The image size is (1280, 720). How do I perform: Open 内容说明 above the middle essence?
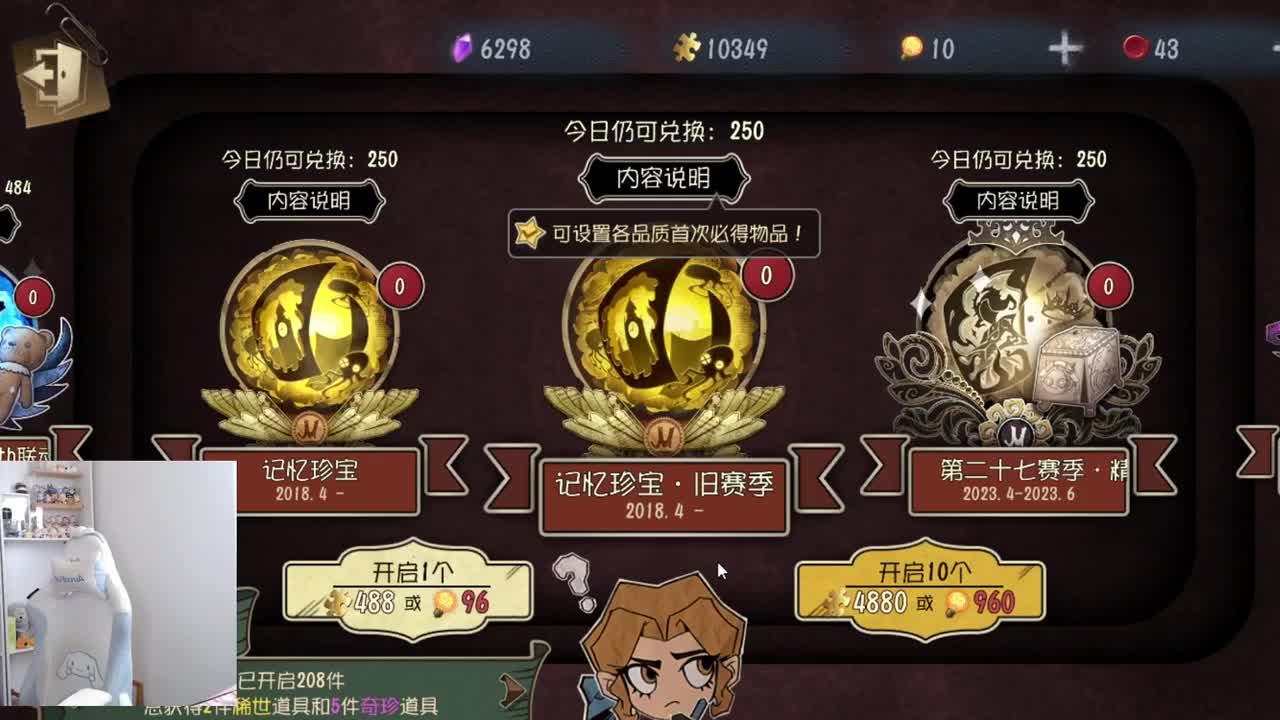coord(663,178)
